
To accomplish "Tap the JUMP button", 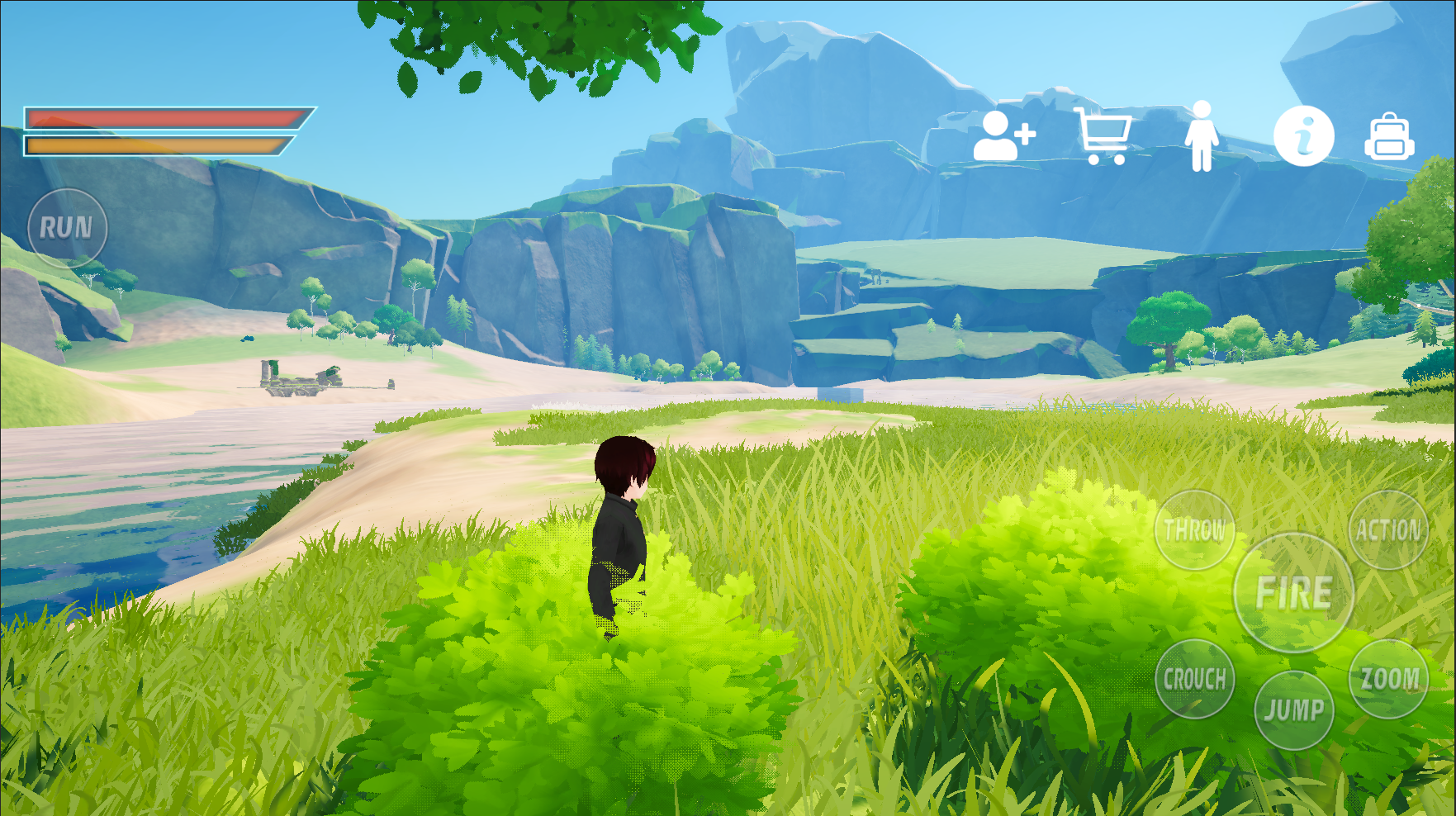I will [1293, 710].
